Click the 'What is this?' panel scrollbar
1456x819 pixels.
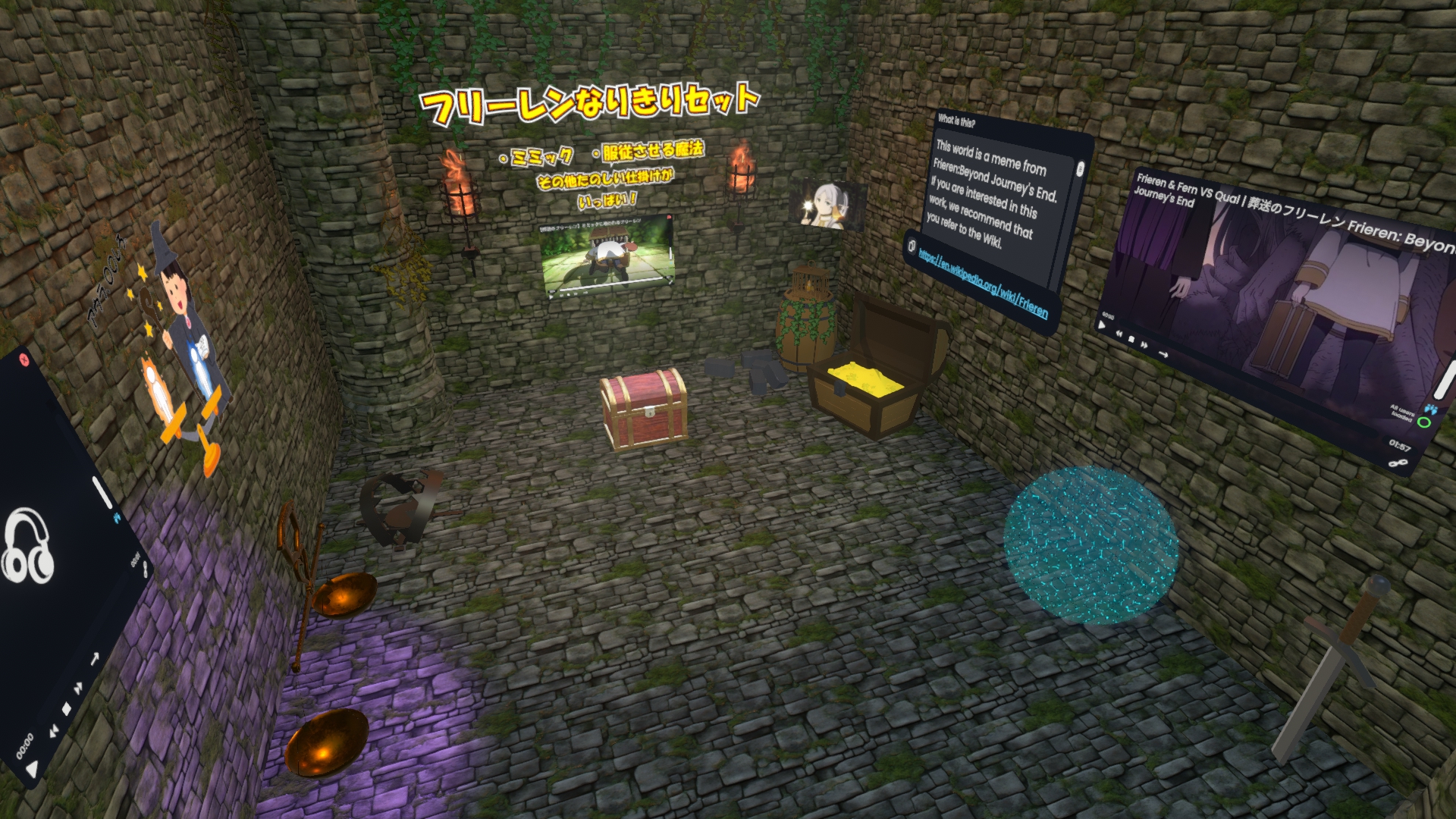pos(1080,169)
